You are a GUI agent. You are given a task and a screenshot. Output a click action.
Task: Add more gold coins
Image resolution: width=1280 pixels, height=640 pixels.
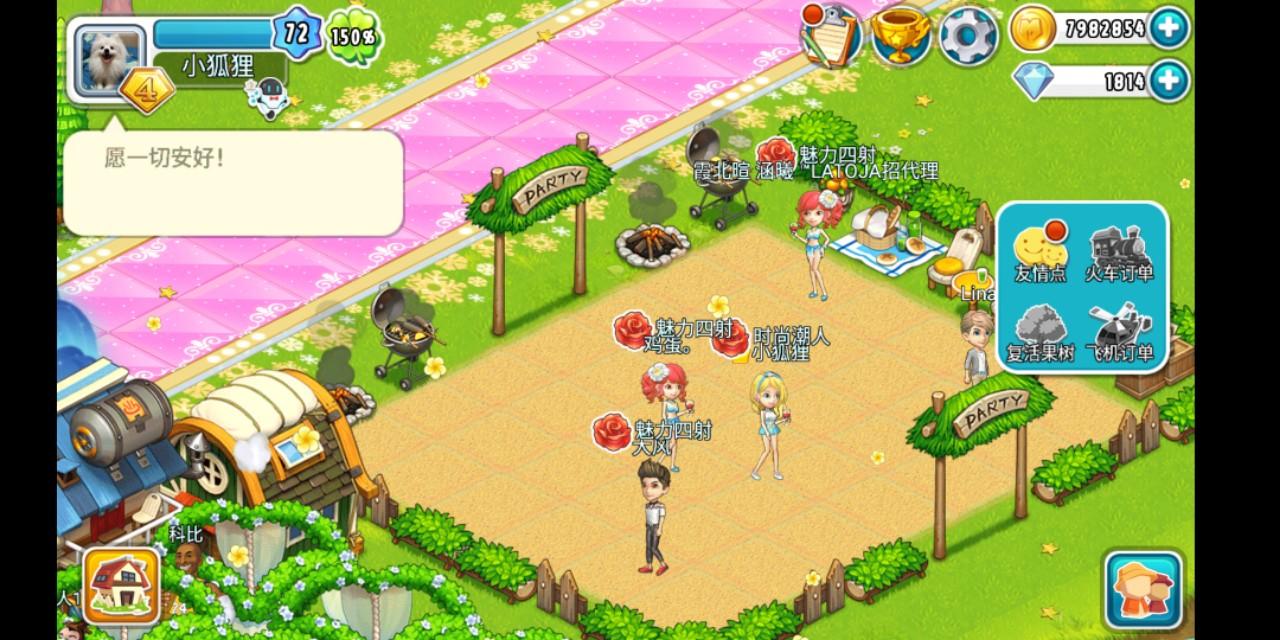[1168, 28]
